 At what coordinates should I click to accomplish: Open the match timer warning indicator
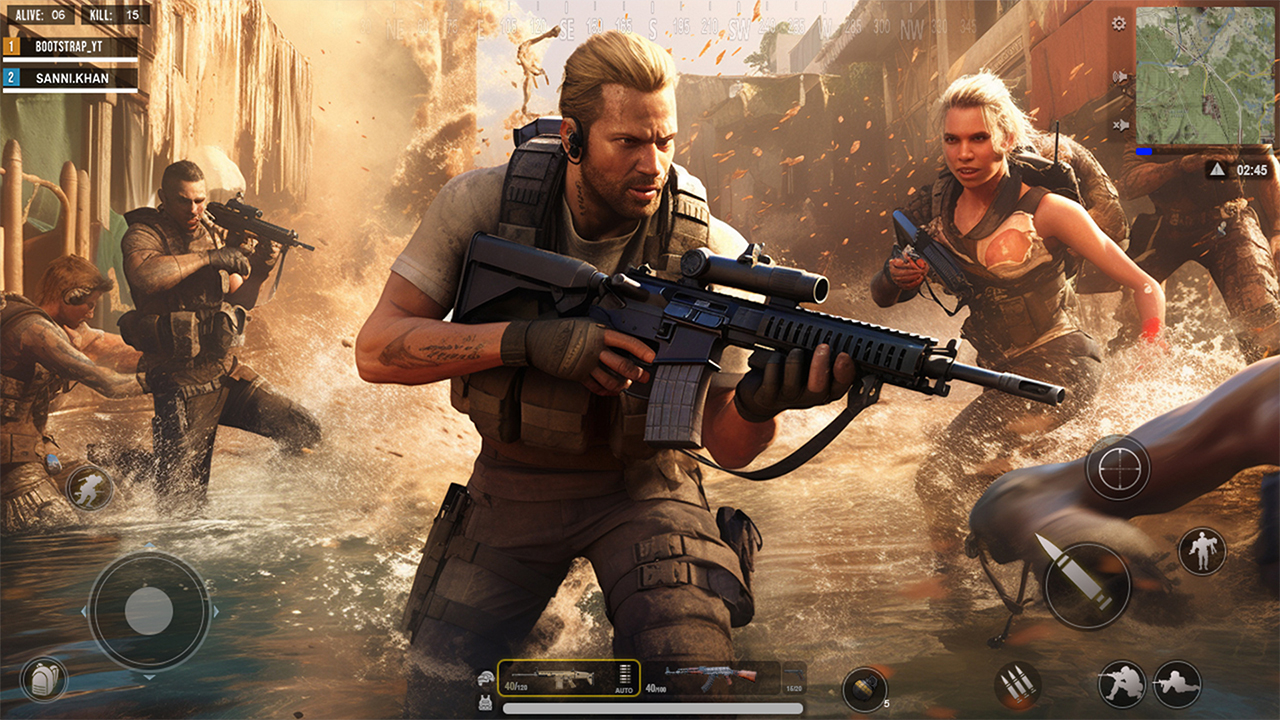(x=1217, y=168)
